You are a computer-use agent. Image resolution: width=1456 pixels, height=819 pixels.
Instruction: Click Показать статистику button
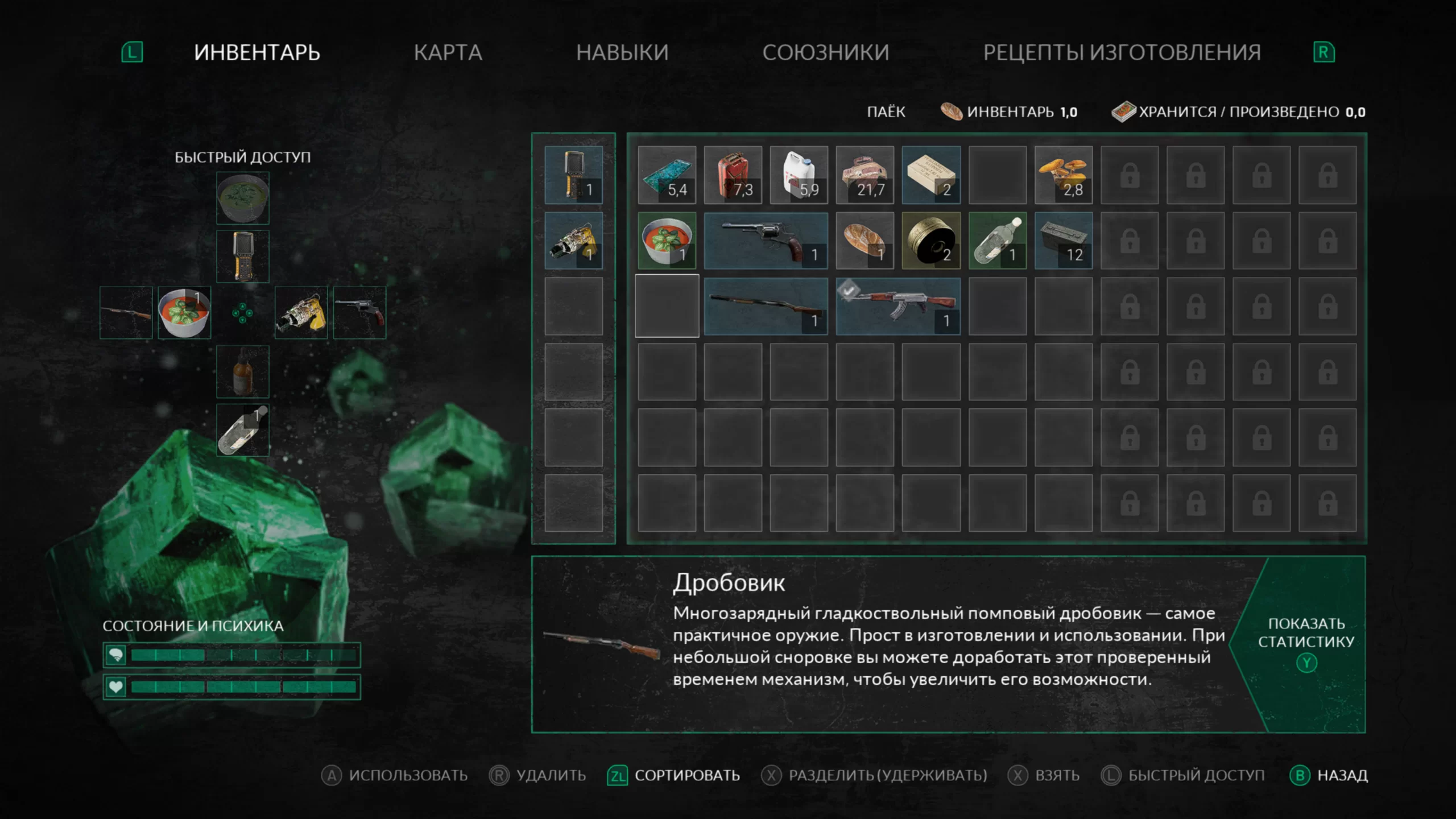click(x=1306, y=643)
